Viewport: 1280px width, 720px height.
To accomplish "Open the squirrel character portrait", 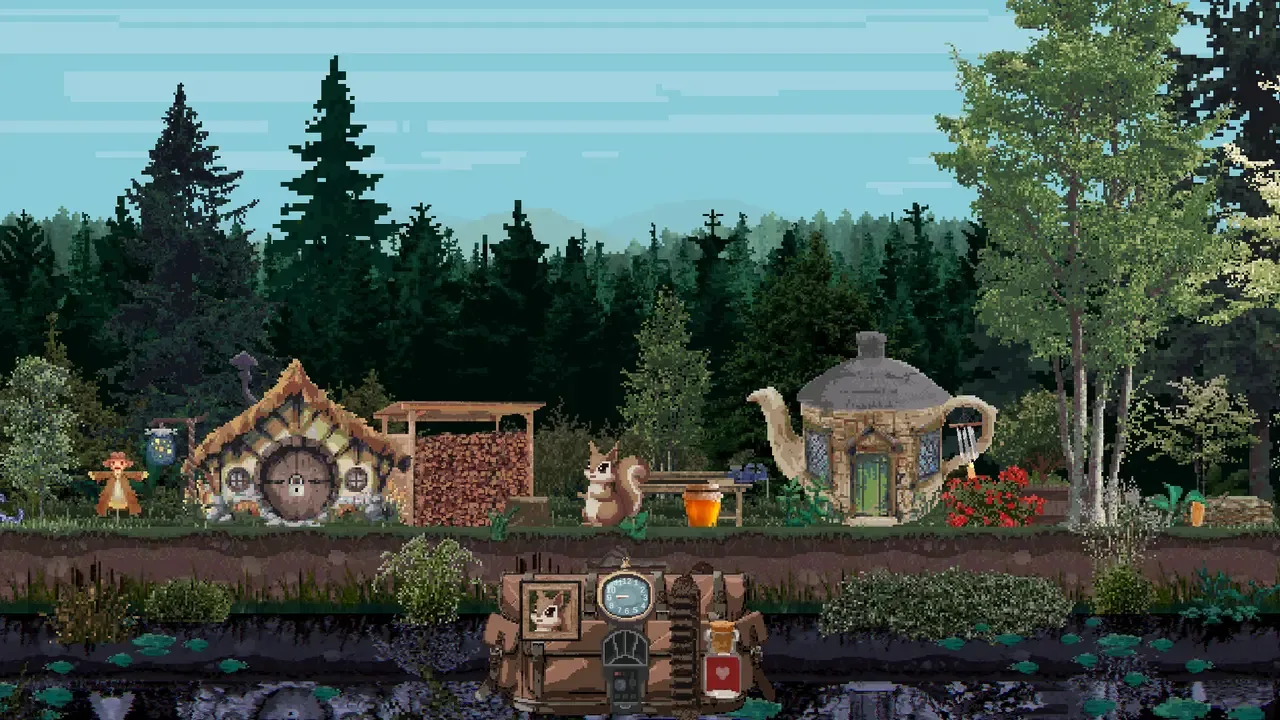I will [x=550, y=610].
